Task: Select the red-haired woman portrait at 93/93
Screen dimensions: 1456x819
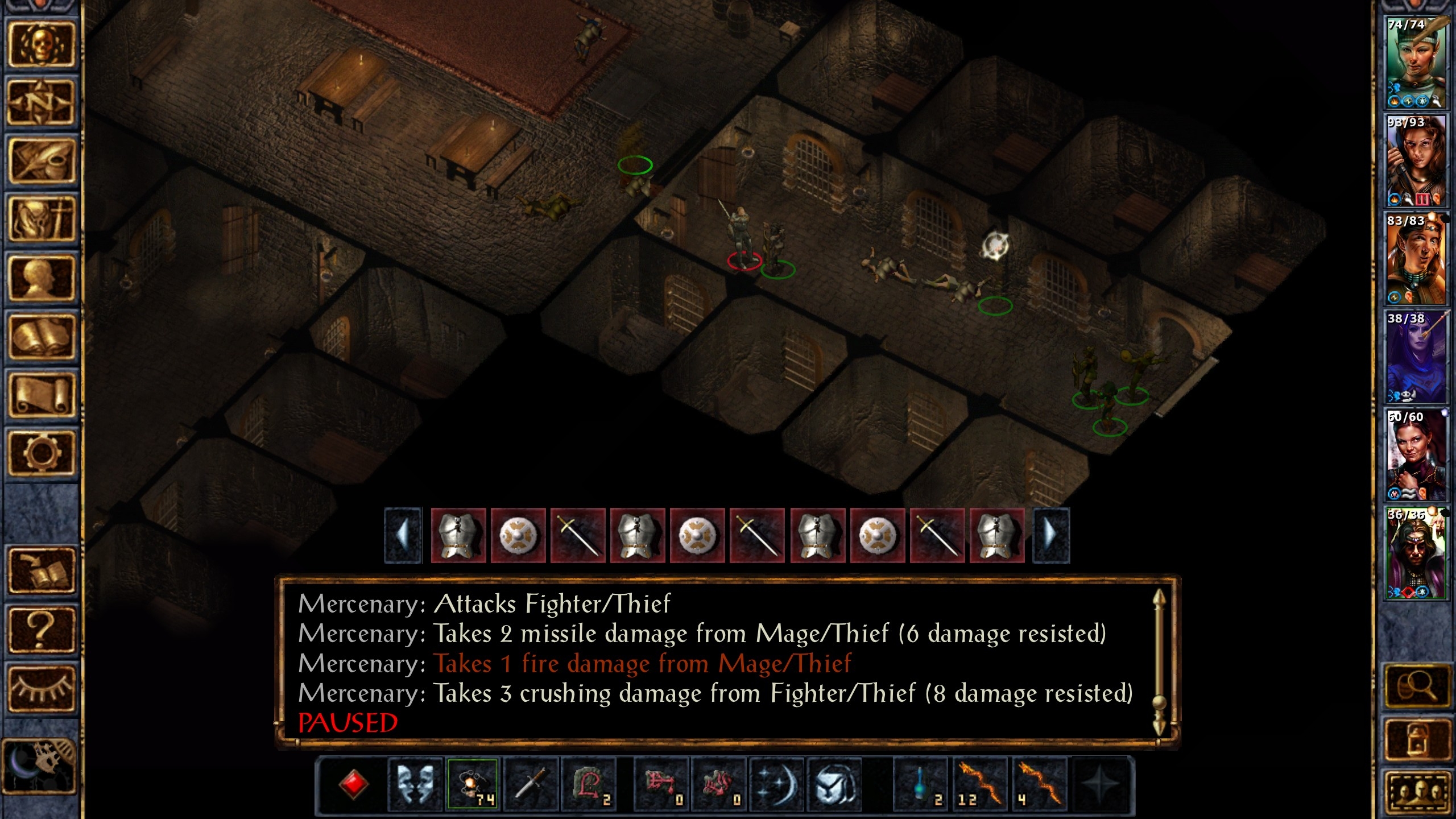Action: (1416, 161)
